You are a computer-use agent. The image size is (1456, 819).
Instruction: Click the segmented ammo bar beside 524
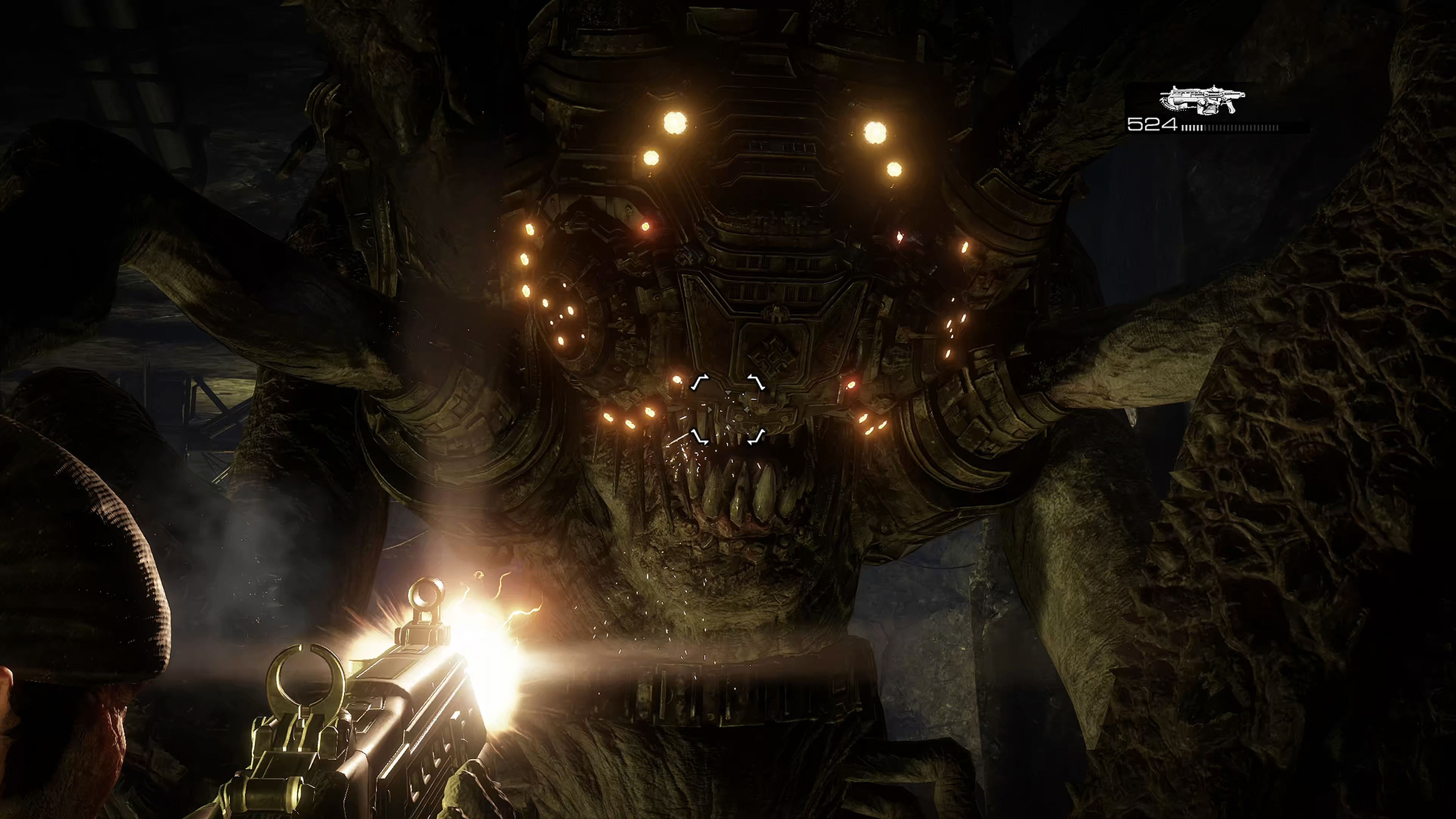[1229, 129]
